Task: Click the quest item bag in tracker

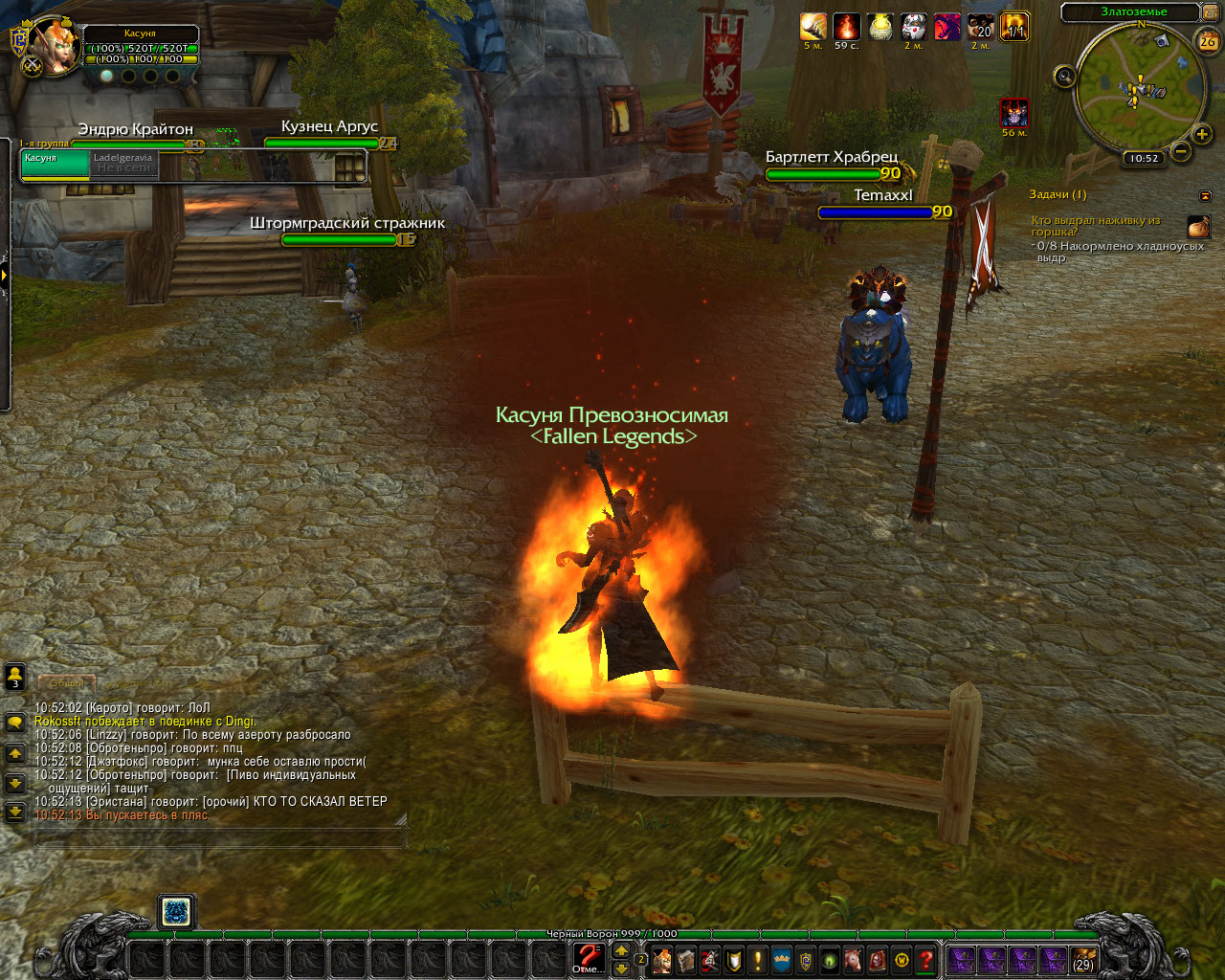Action: (1198, 227)
